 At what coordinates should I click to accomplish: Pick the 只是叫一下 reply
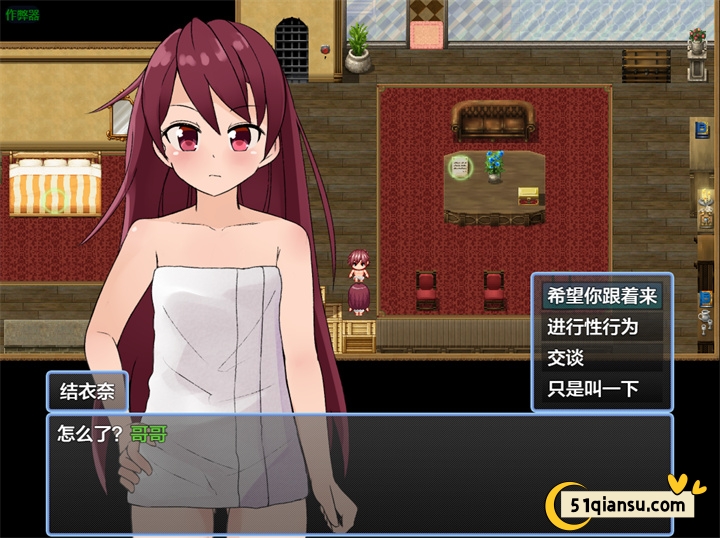(x=601, y=389)
